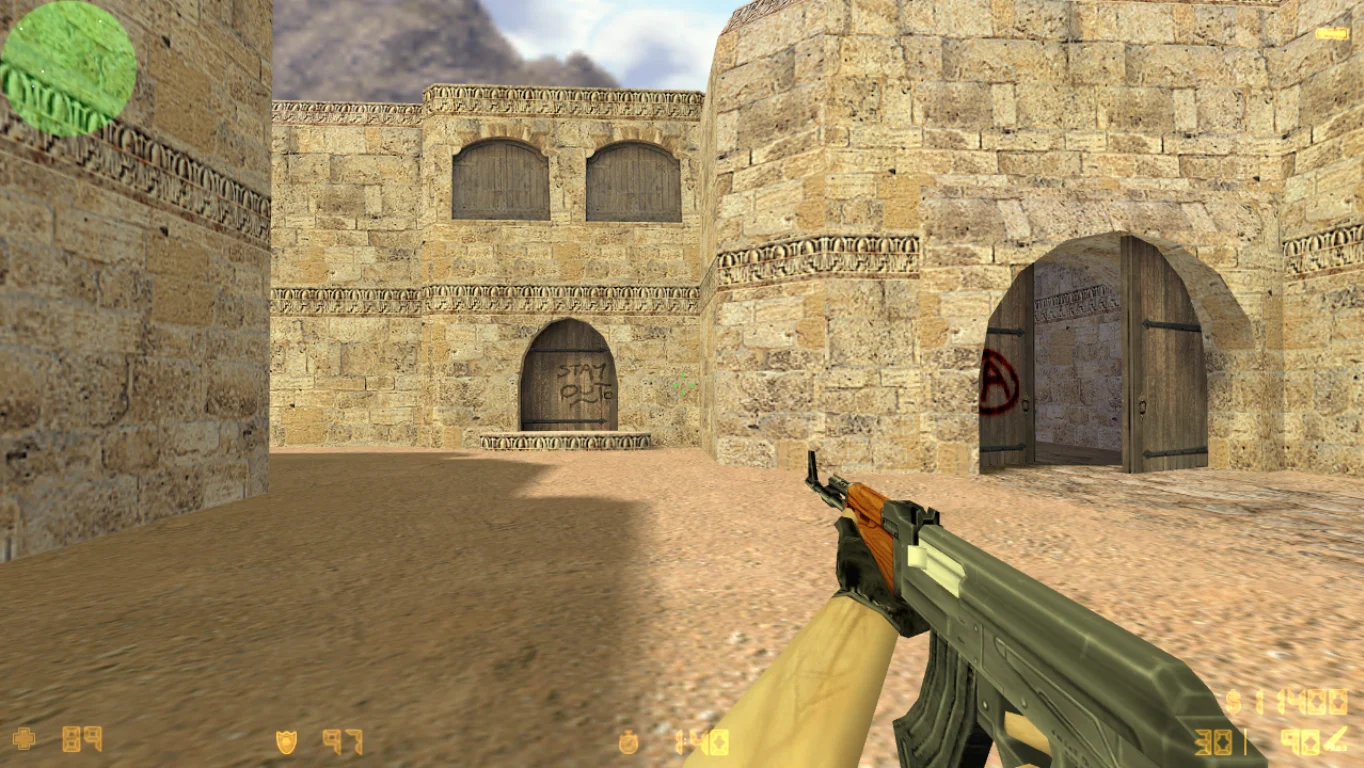The height and width of the screenshot is (768, 1364).
Task: Select the health cross icon
Action: pyautogui.click(x=24, y=739)
